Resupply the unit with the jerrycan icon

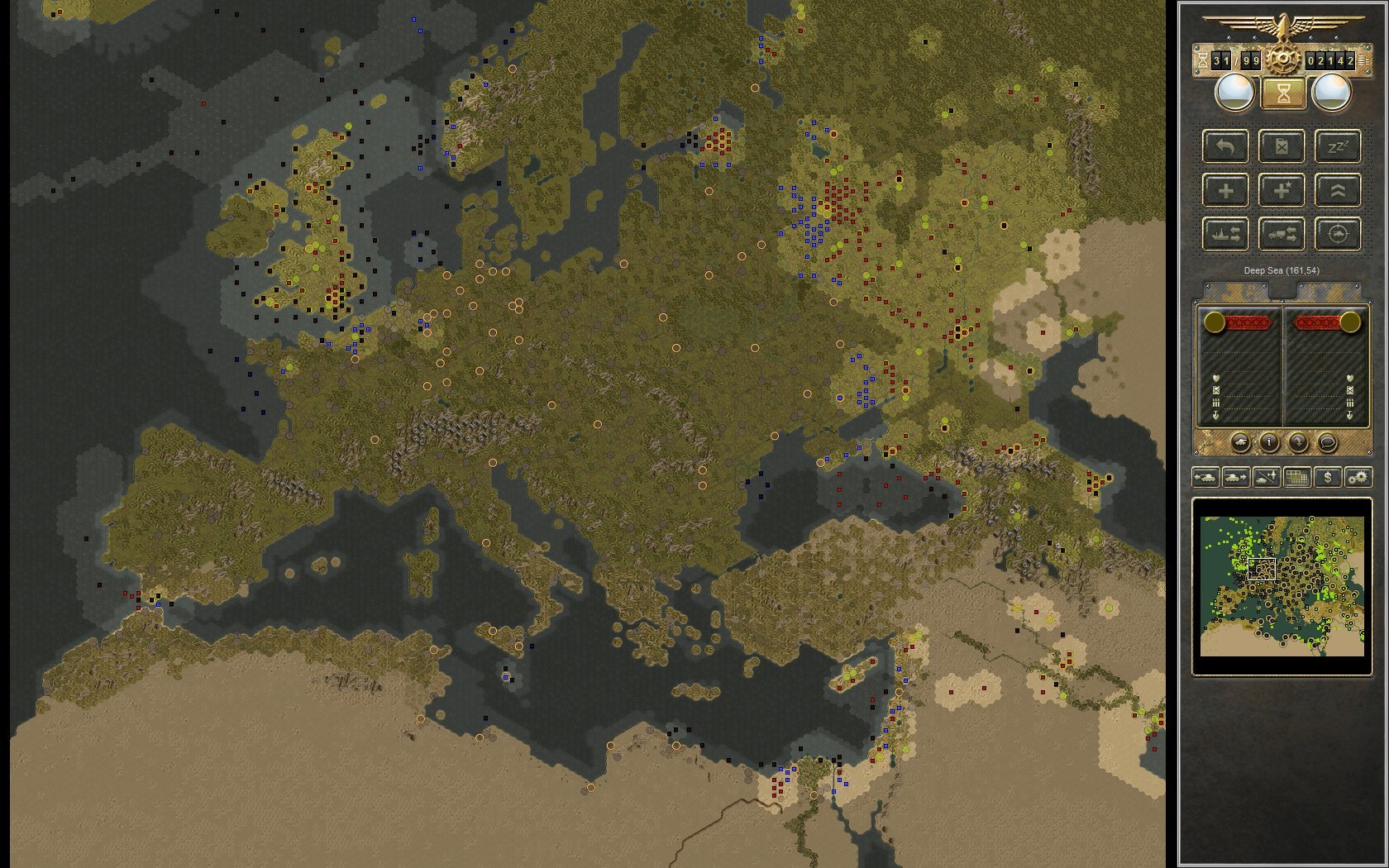(x=1282, y=147)
